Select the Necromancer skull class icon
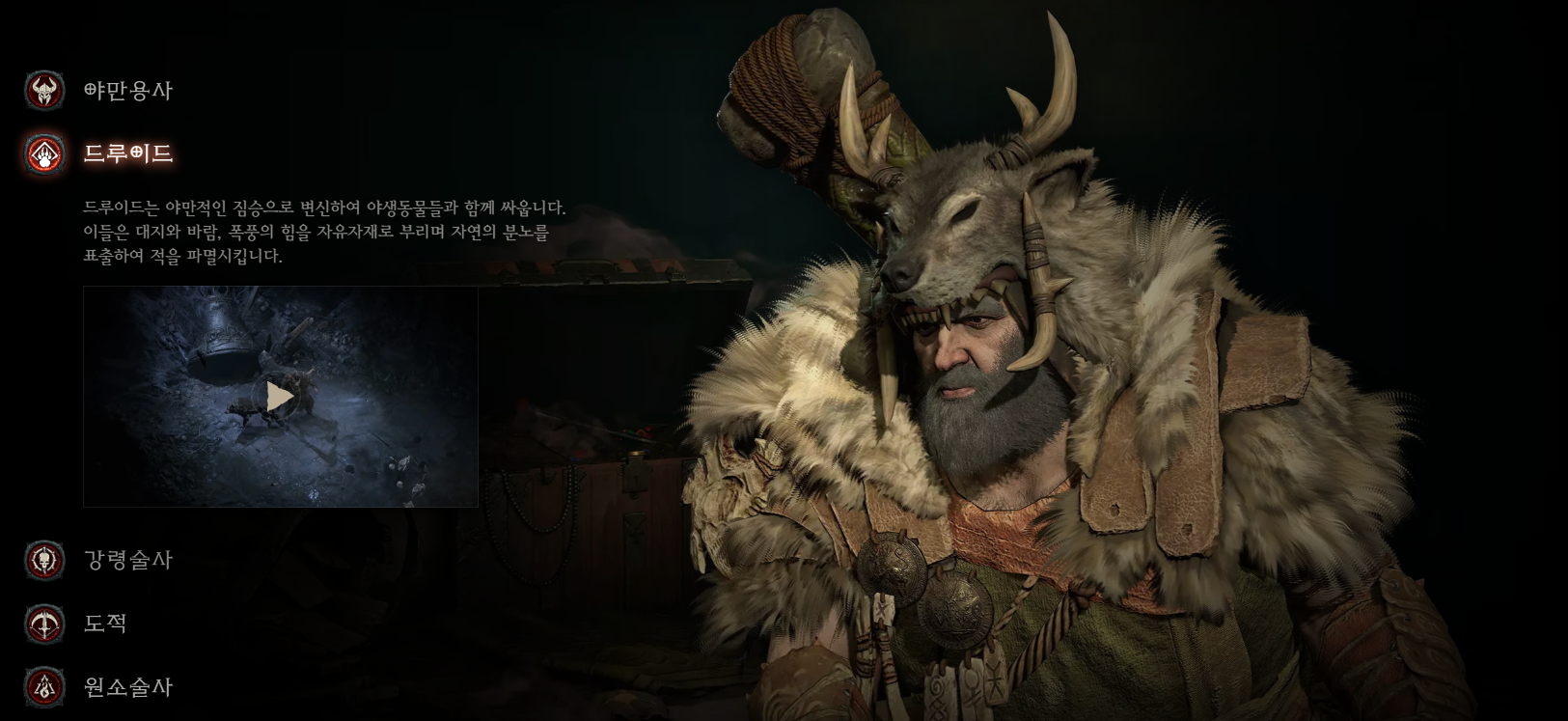Image resolution: width=1568 pixels, height=721 pixels. 43,559
